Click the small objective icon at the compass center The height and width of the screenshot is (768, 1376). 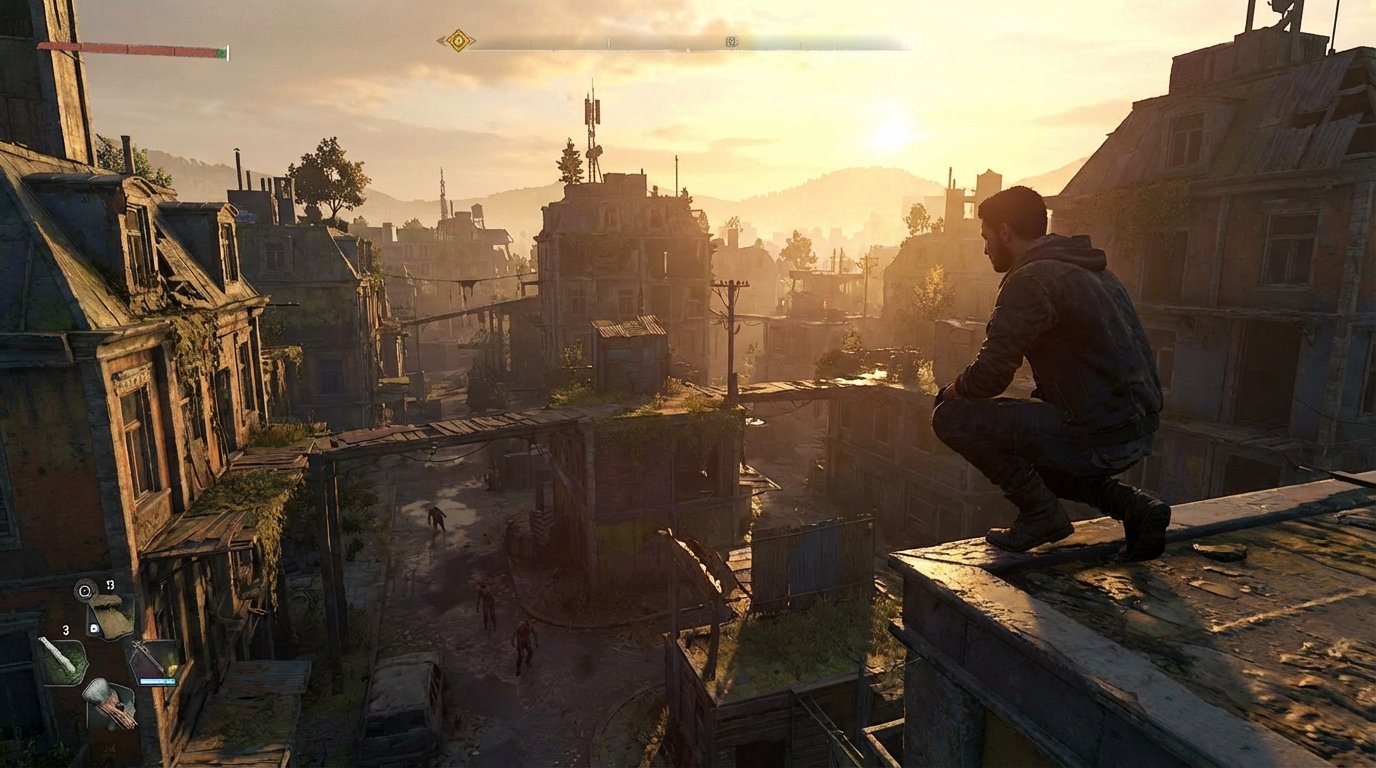click(731, 42)
